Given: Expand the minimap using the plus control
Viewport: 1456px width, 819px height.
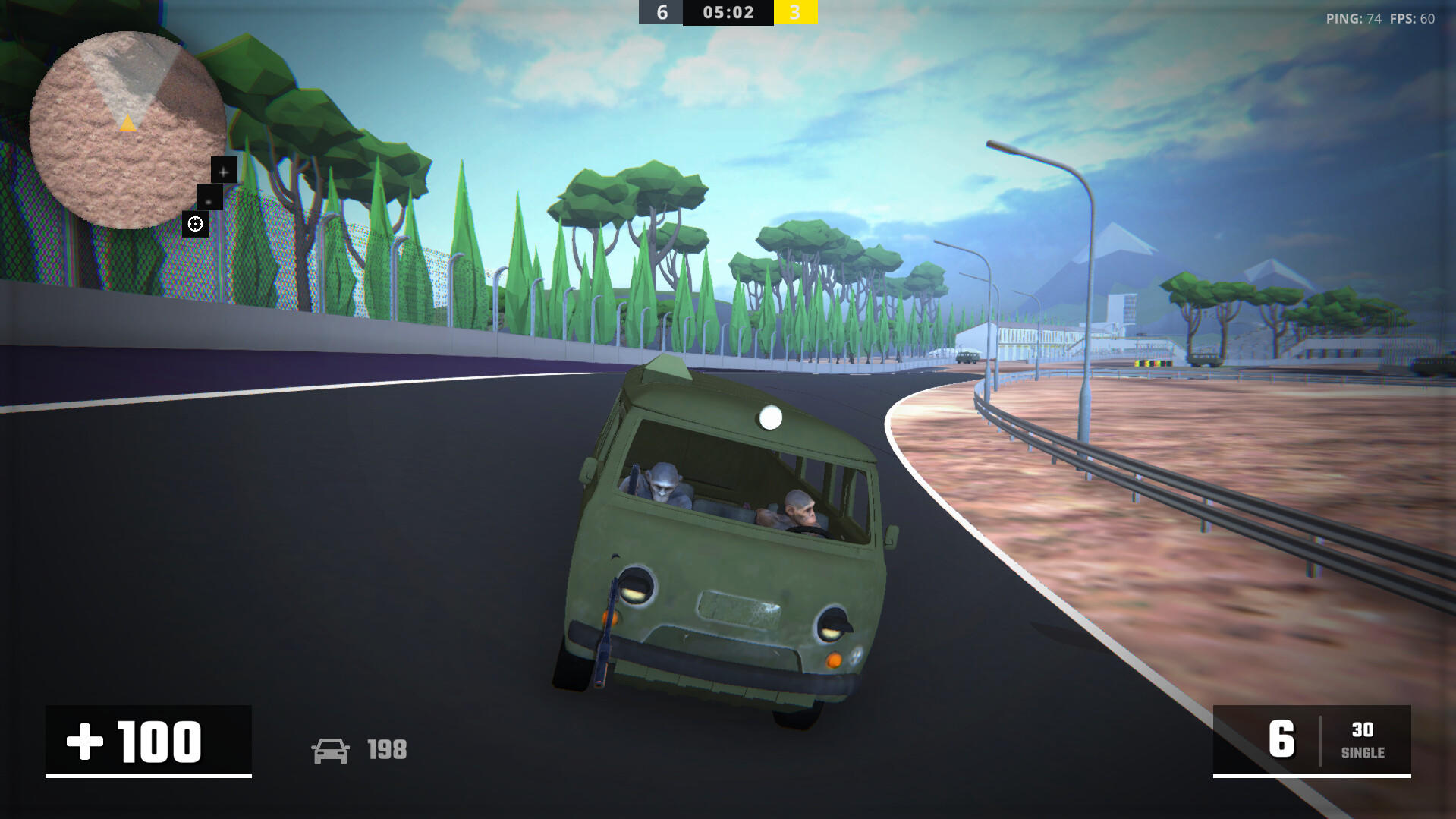Looking at the screenshot, I should pos(223,172).
